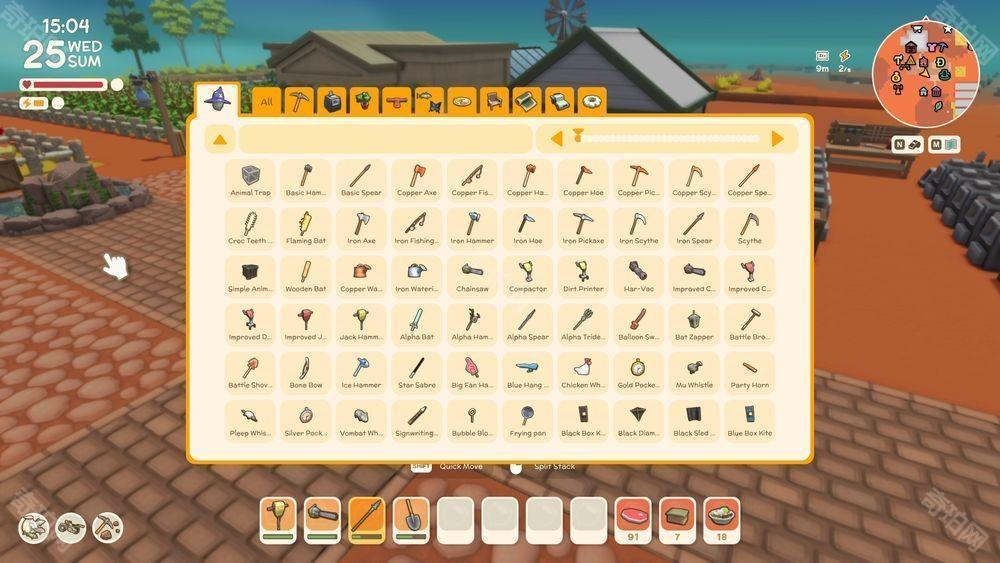
Task: Take the Star Sabre item
Action: (416, 371)
